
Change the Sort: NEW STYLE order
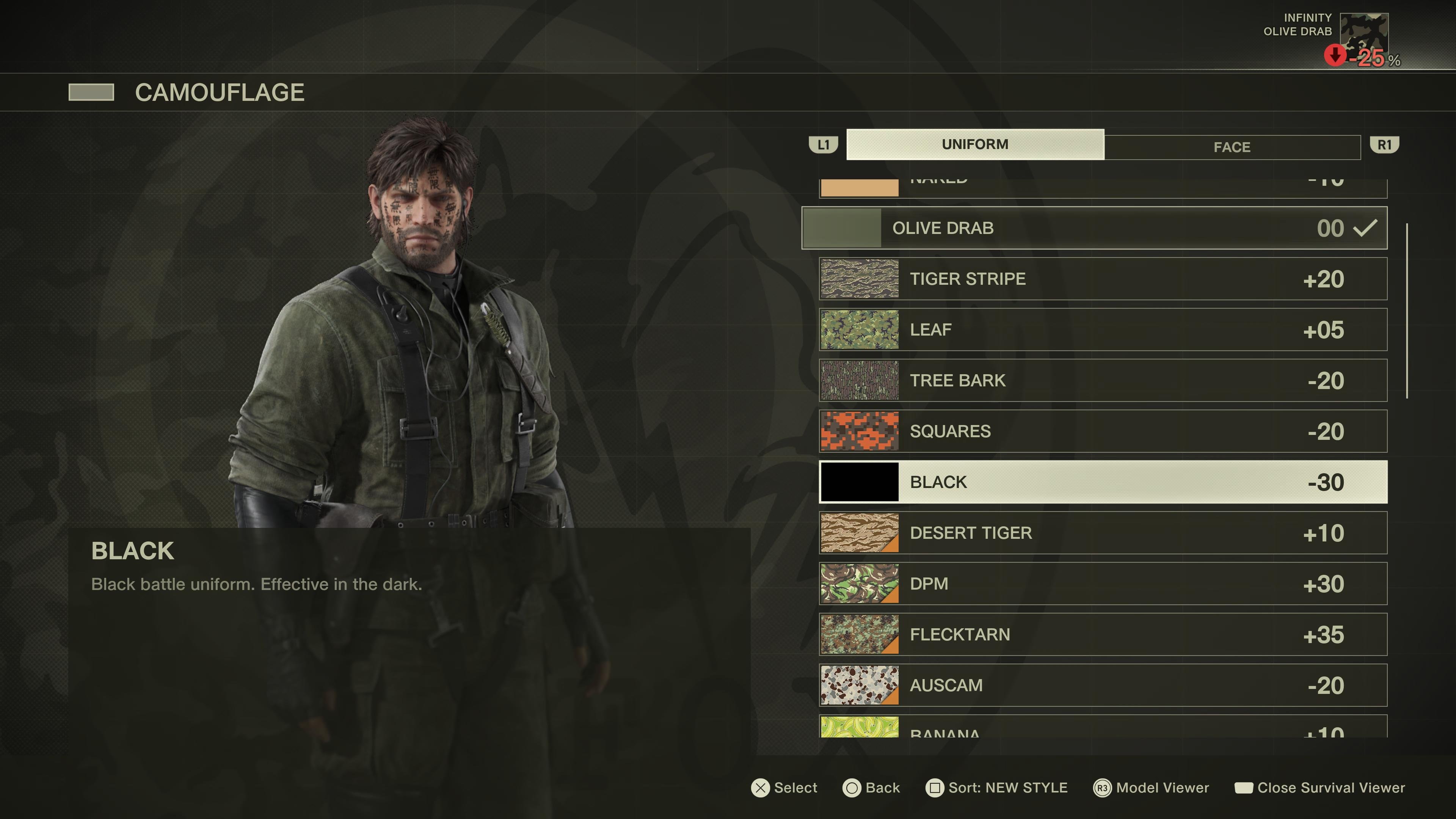[996, 788]
